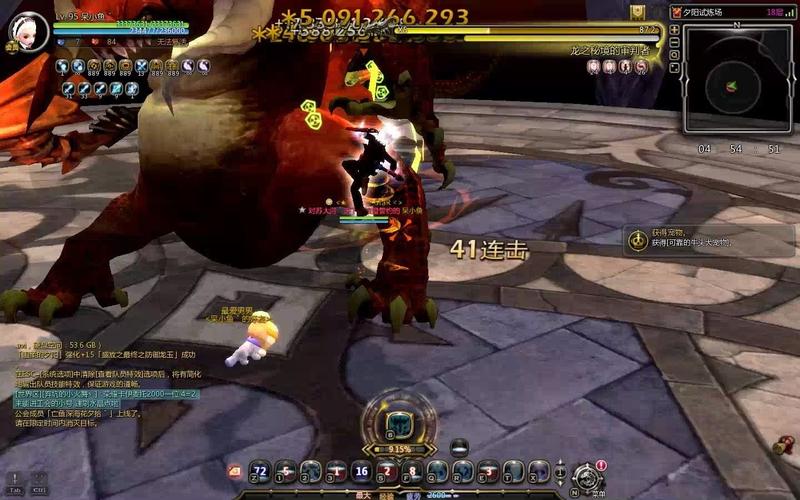The height and width of the screenshot is (500, 800).
Task: Zoom out the minimap with minus button
Action: pos(674,44)
